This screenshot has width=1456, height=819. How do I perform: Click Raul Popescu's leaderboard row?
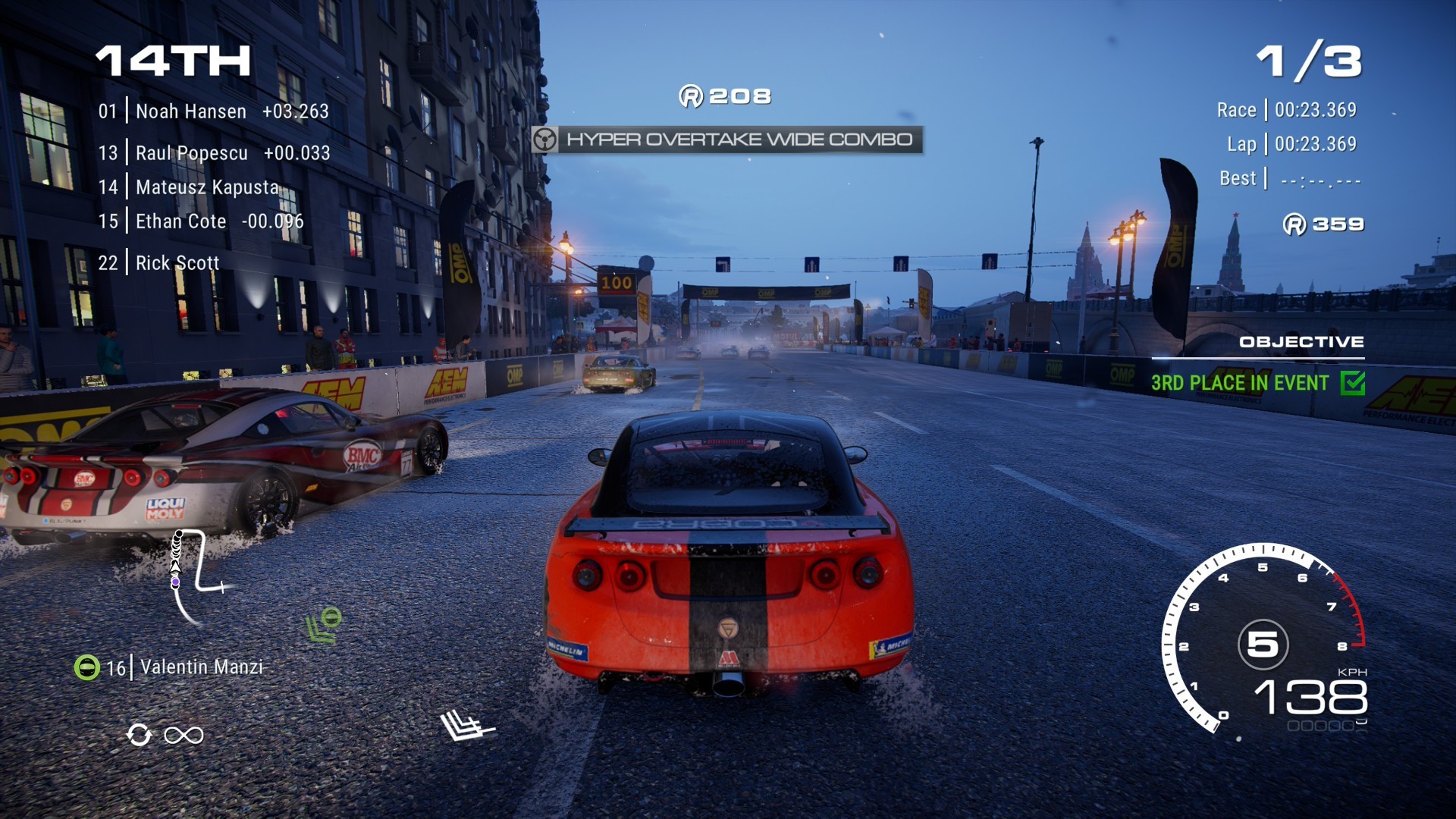[213, 153]
